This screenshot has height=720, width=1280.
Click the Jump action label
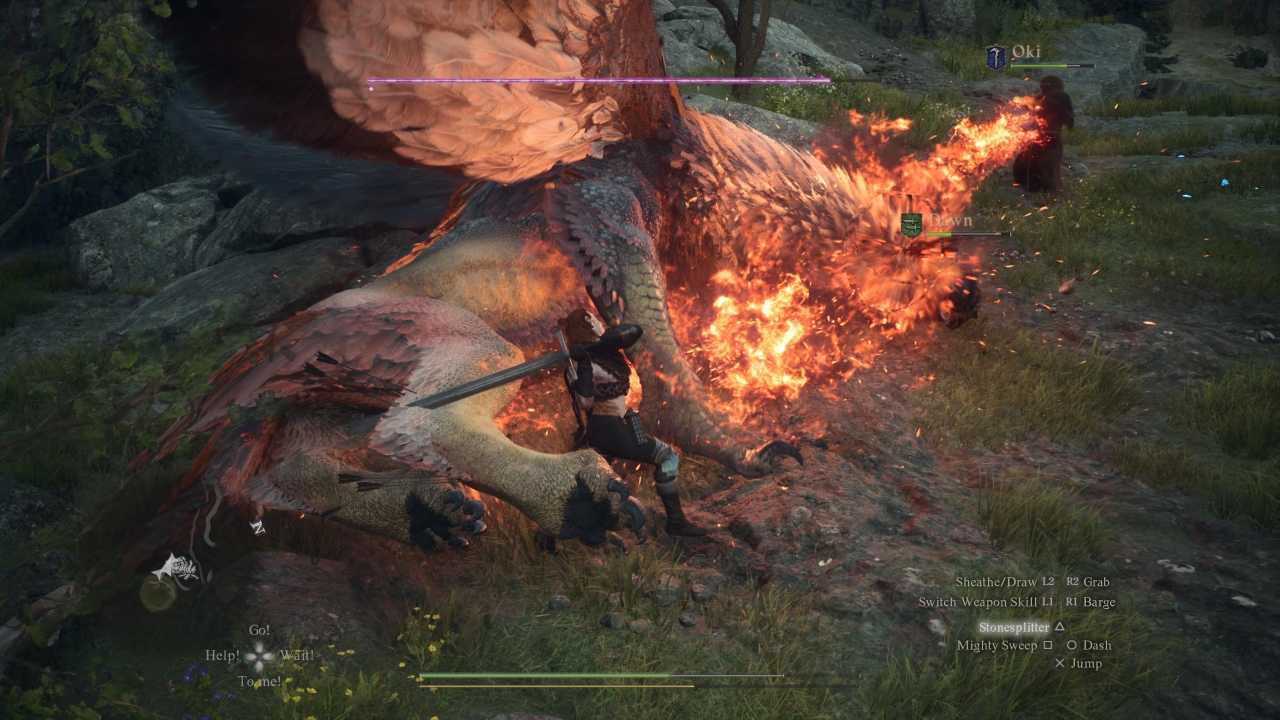tap(1086, 664)
